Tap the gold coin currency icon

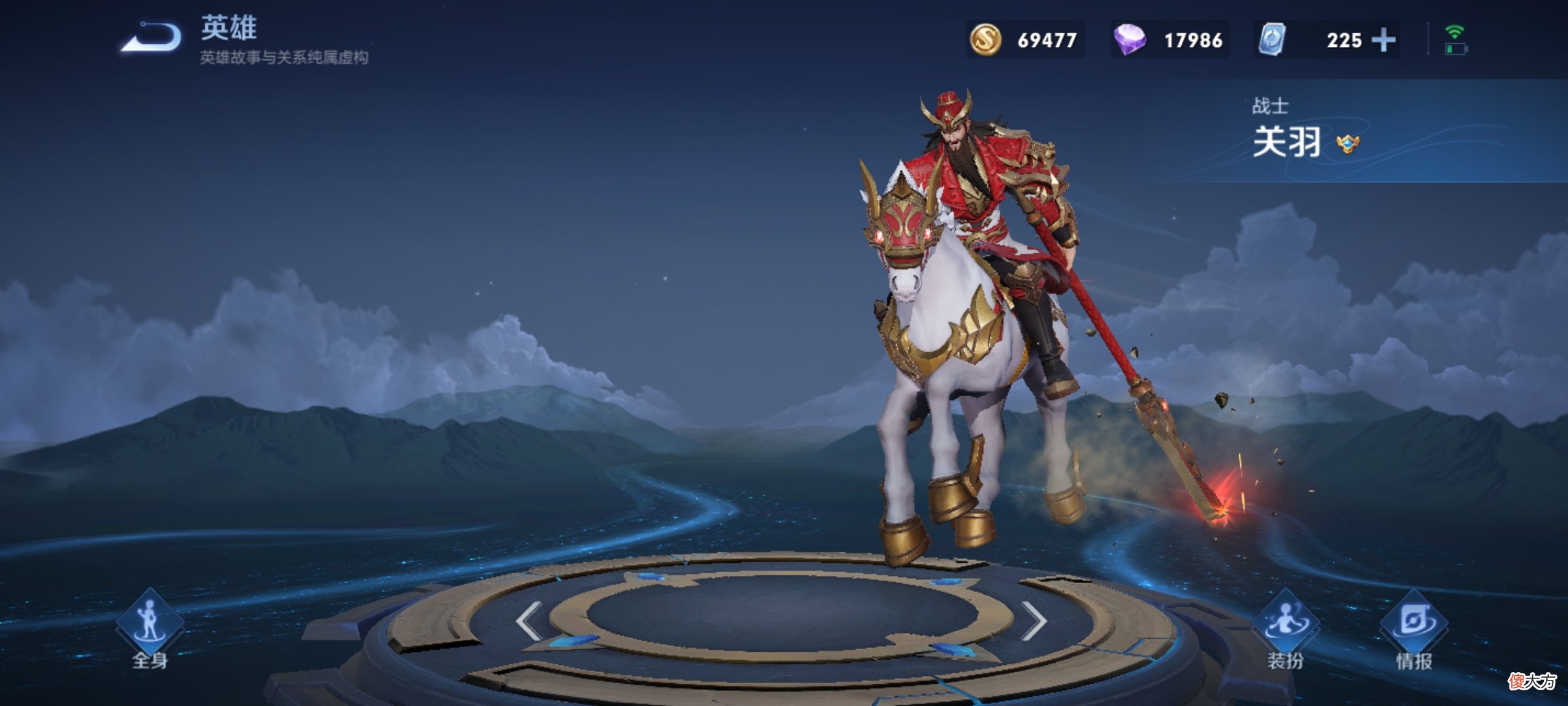pyautogui.click(x=985, y=40)
